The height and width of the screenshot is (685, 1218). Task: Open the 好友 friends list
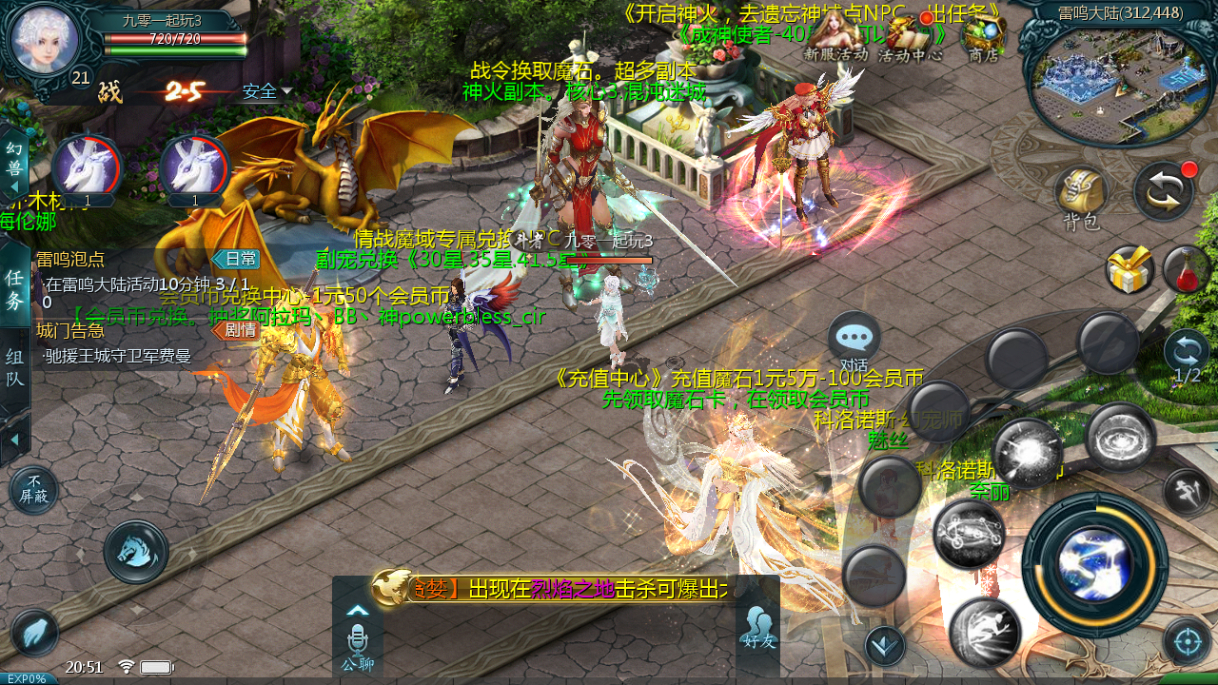[x=759, y=628]
